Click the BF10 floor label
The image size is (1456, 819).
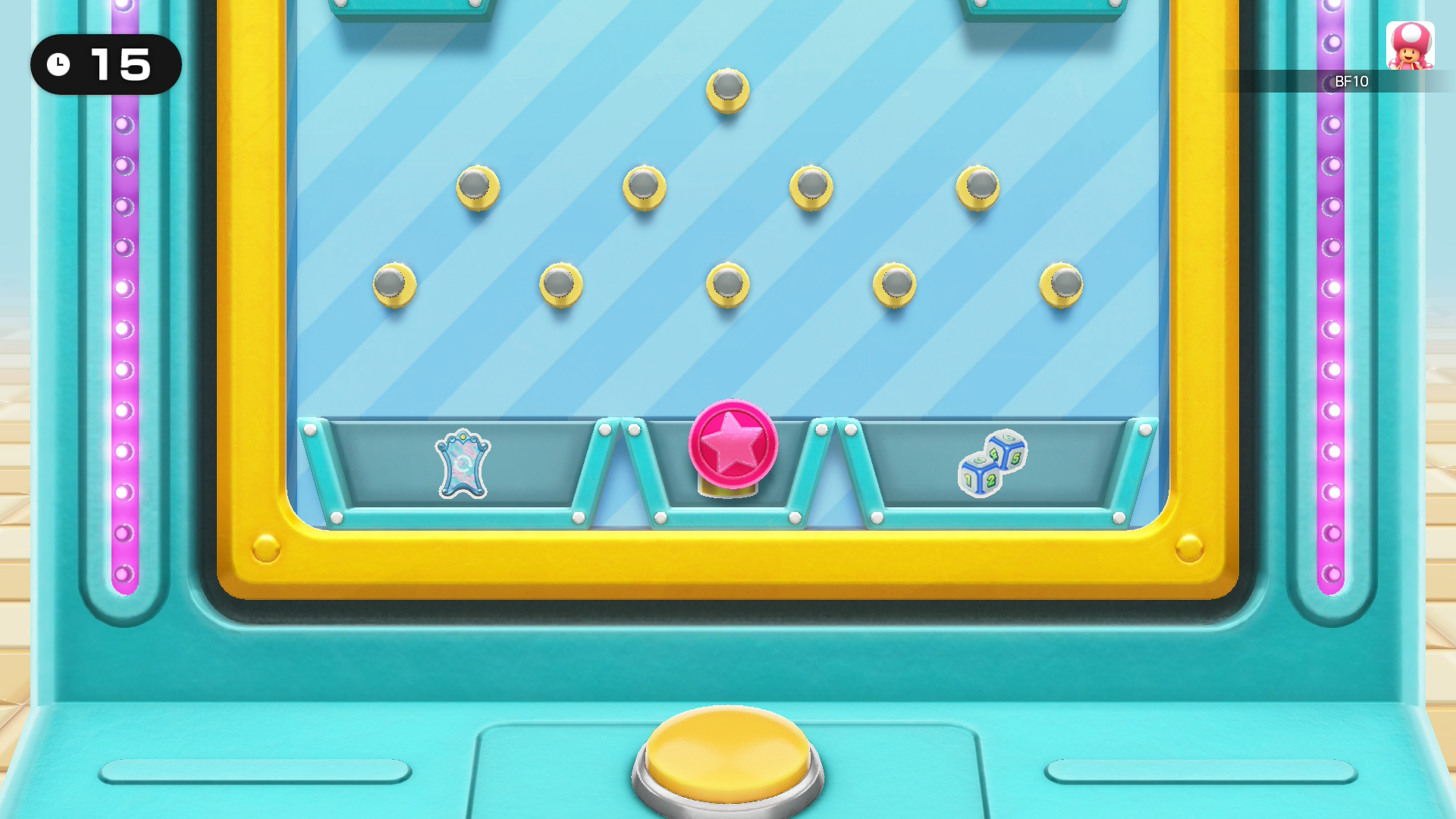tap(1350, 82)
